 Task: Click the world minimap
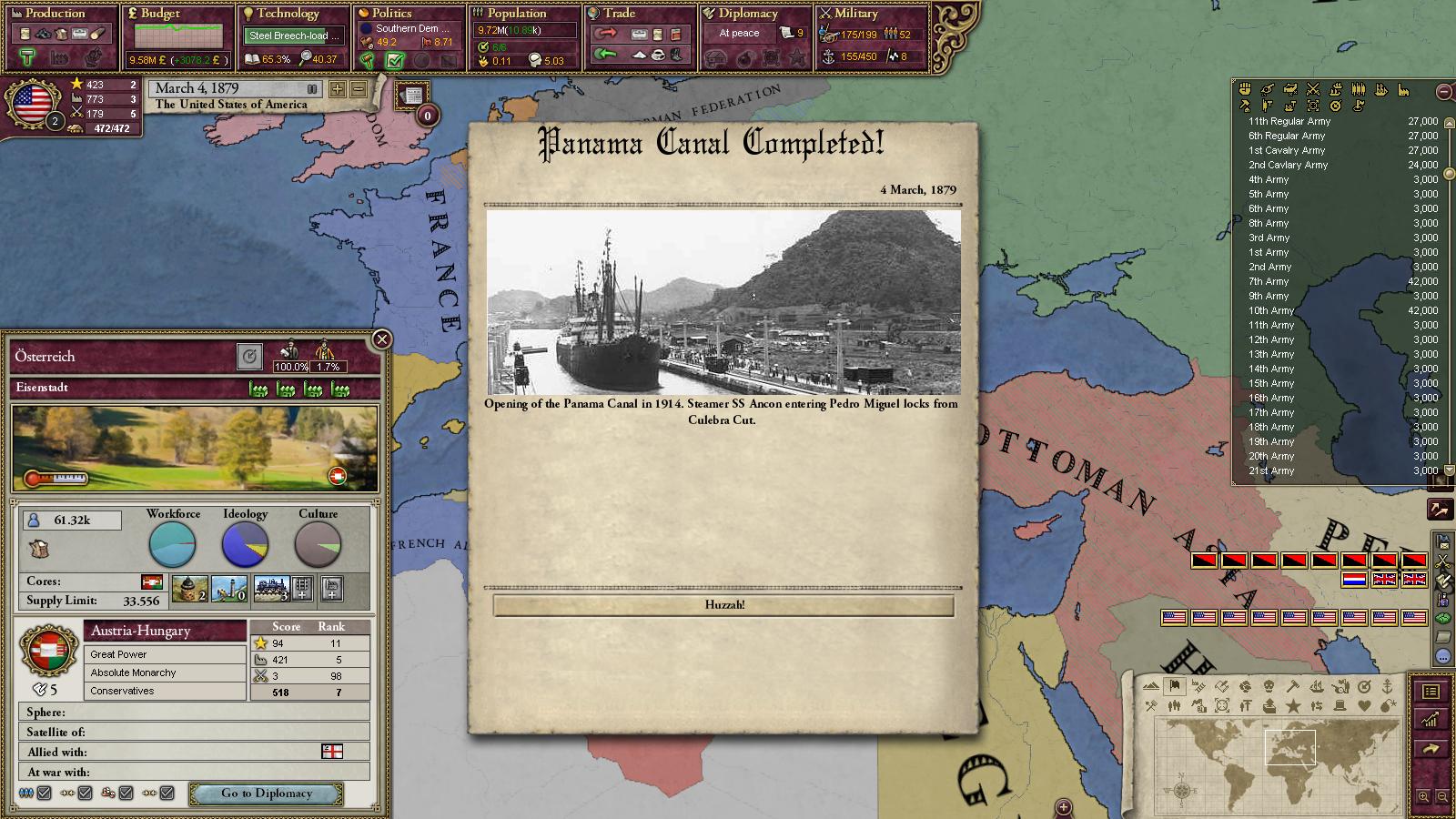click(1279, 757)
